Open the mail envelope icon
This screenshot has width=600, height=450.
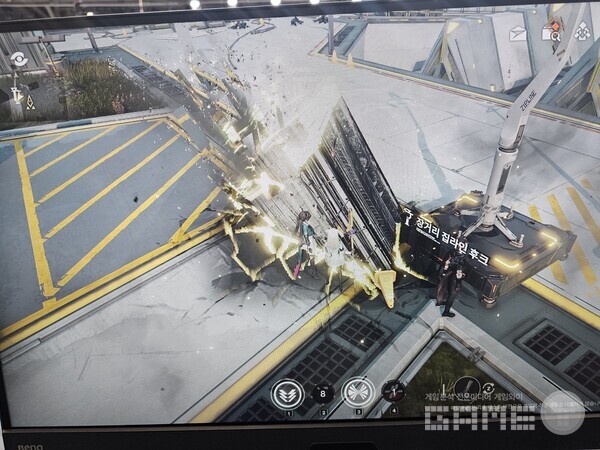[518, 33]
